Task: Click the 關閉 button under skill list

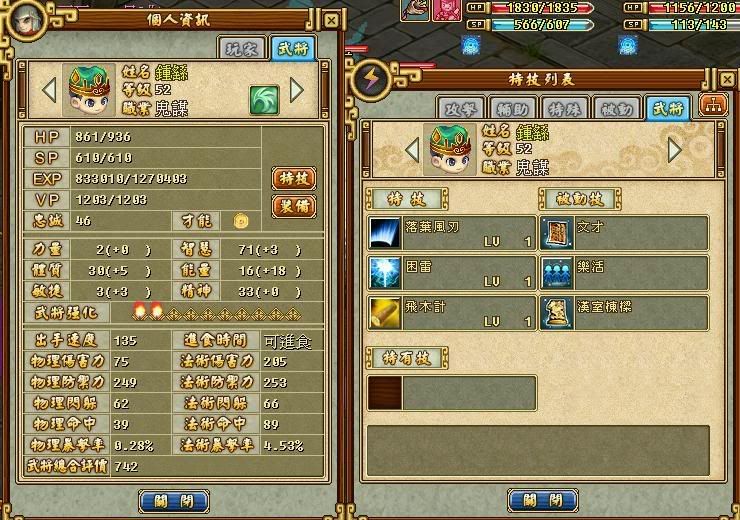Action: (543, 499)
